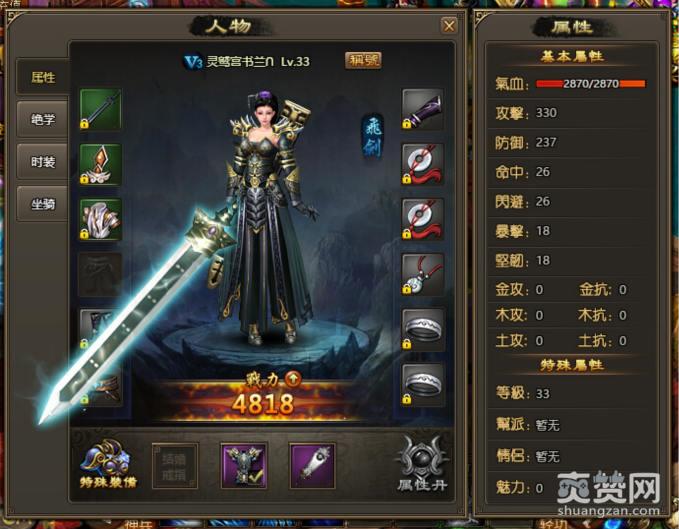Close the 人物 character window
This screenshot has width=679, height=529.
(450, 25)
